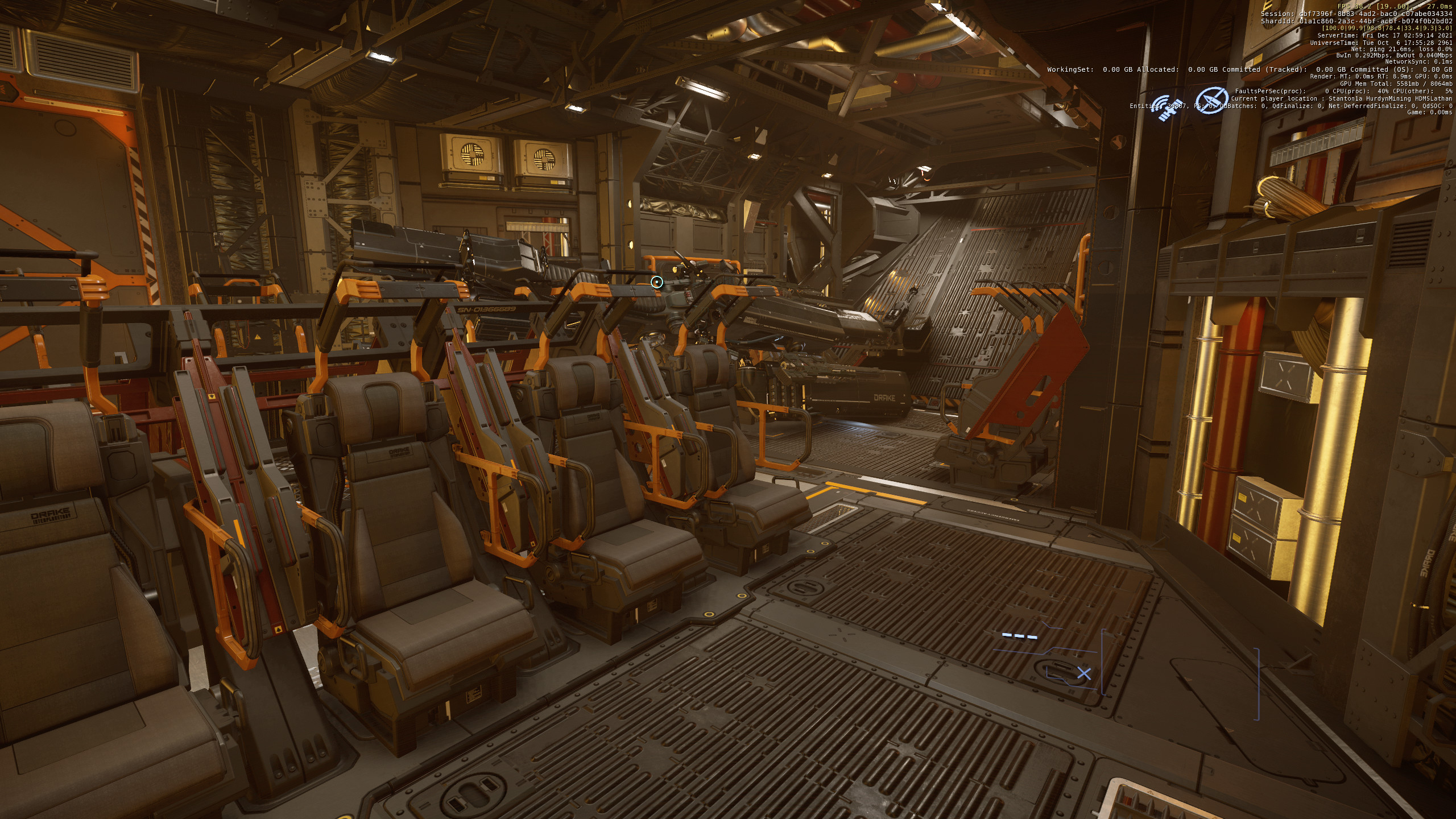Viewport: 1456px width, 819px height.
Task: Select the crossed-out bullet armistice zone icon
Action: point(1211,100)
